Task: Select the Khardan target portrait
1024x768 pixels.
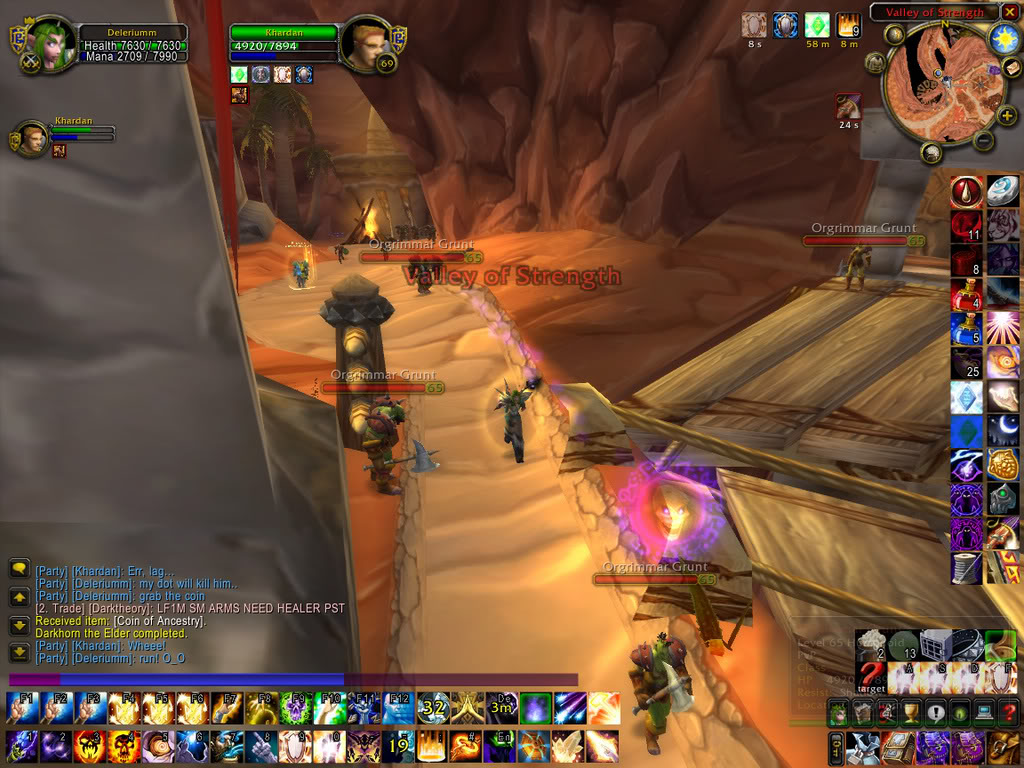Action: pyautogui.click(x=366, y=44)
